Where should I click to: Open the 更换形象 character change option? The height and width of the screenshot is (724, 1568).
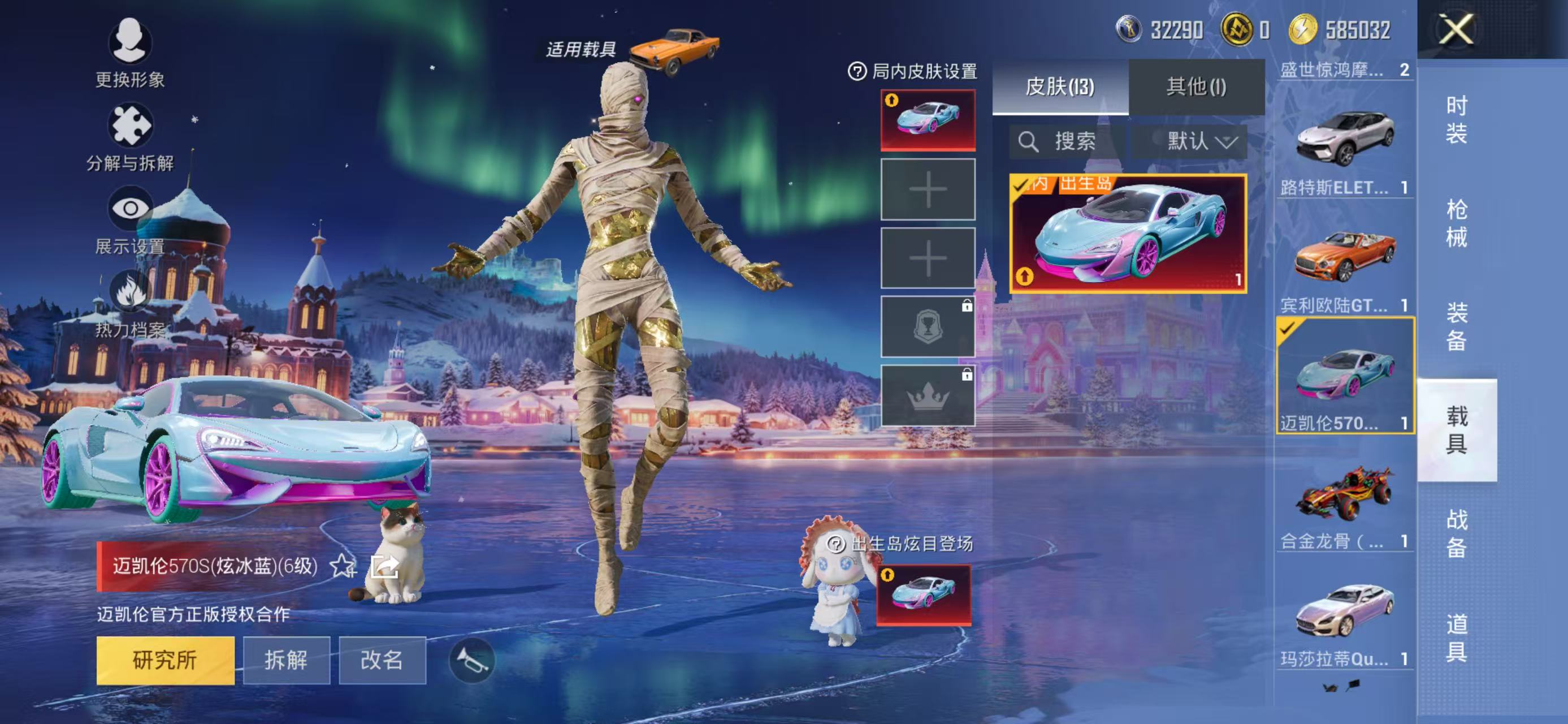coord(129,42)
